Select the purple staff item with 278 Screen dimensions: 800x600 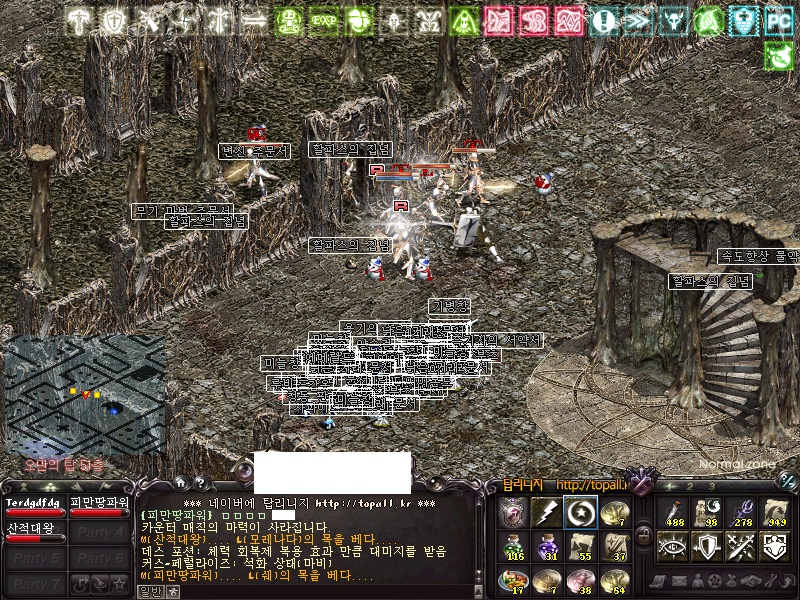741,513
